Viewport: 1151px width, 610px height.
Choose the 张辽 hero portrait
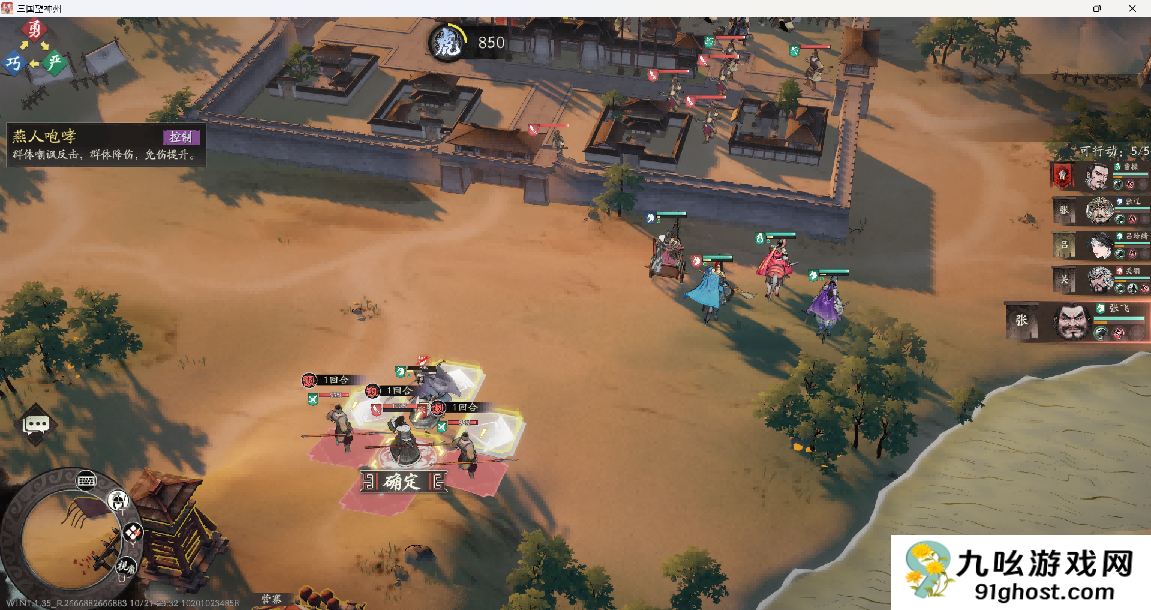pyautogui.click(x=1098, y=211)
